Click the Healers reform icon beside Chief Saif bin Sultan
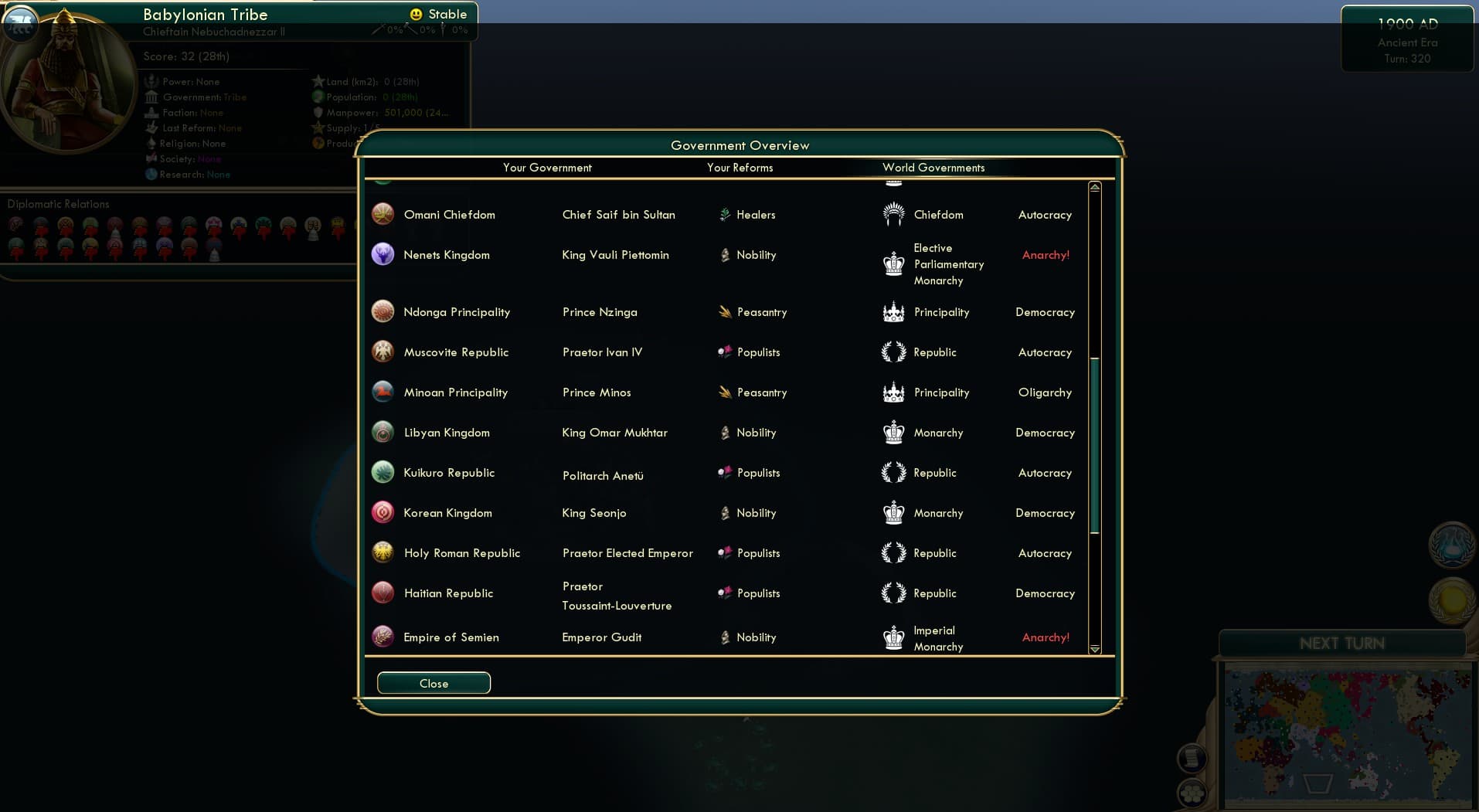This screenshot has width=1479, height=812. 725,215
